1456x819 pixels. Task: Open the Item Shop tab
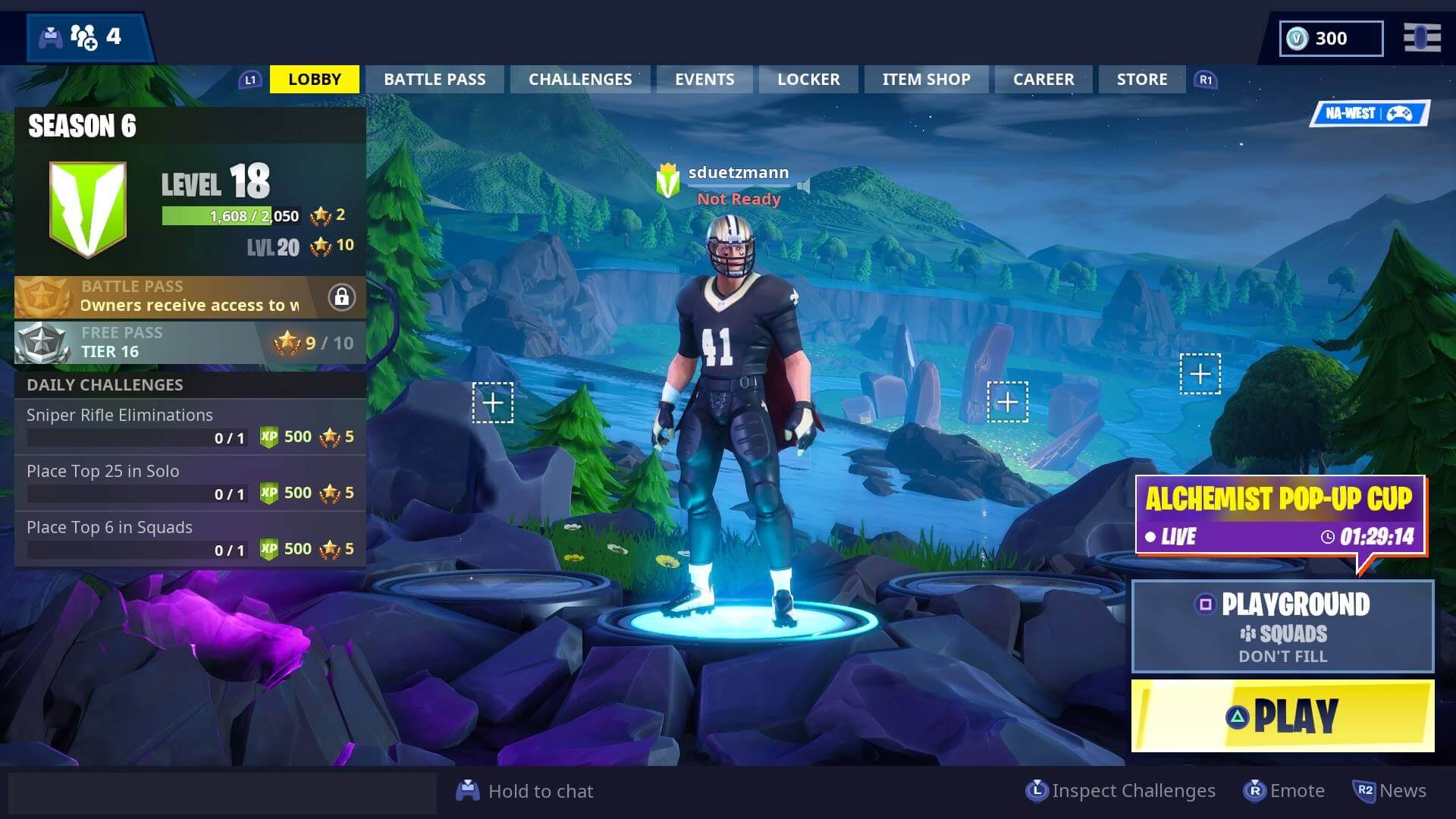coord(925,79)
